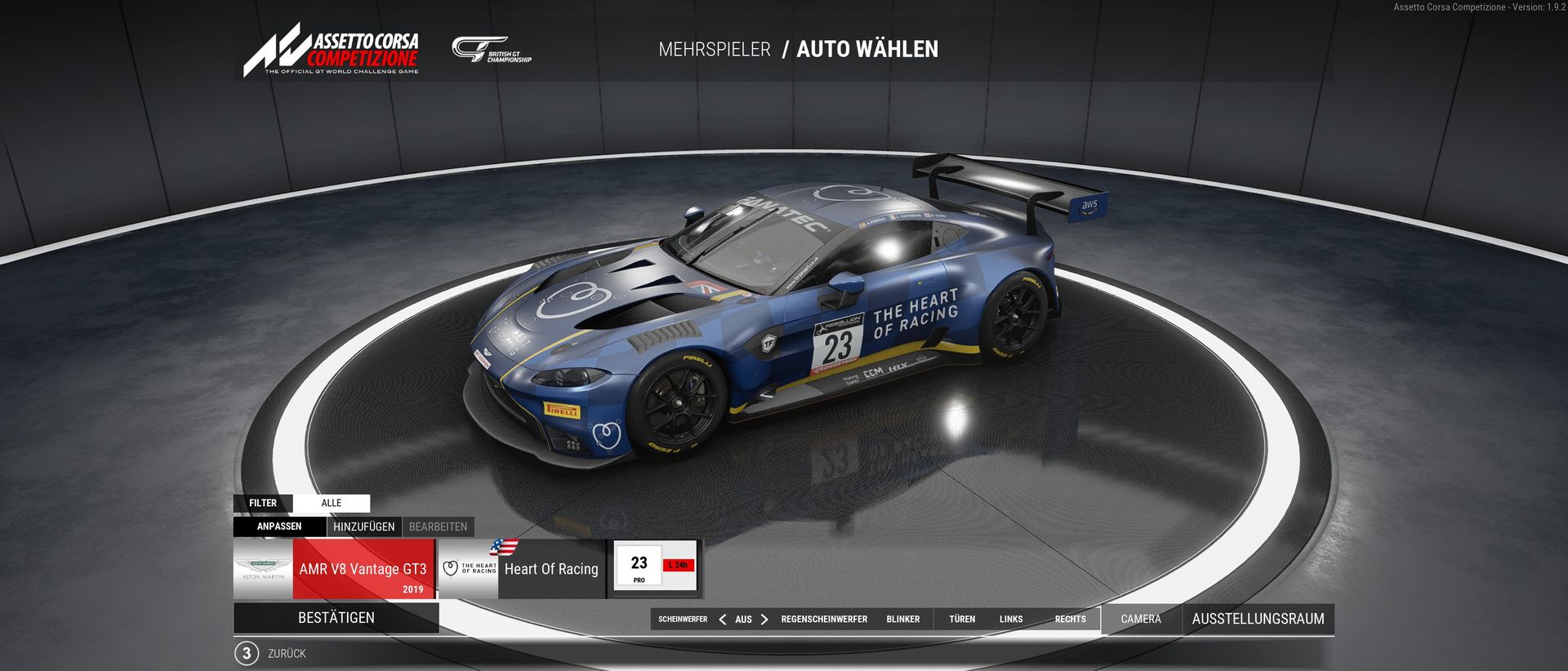Click the left arrow for Scheinwerfer
The width and height of the screenshot is (1568, 671).
click(722, 620)
